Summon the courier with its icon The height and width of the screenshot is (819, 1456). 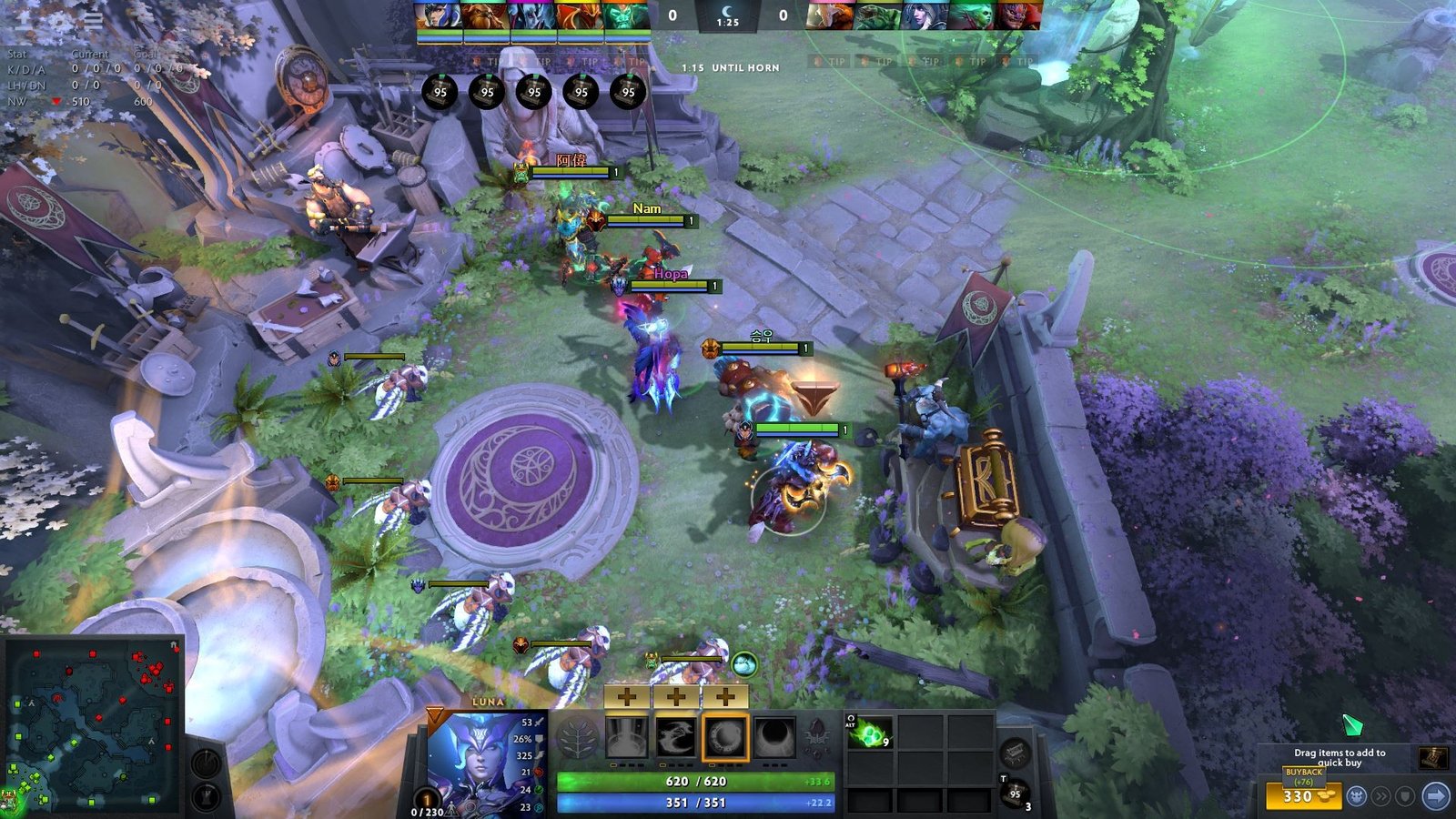(1355, 794)
